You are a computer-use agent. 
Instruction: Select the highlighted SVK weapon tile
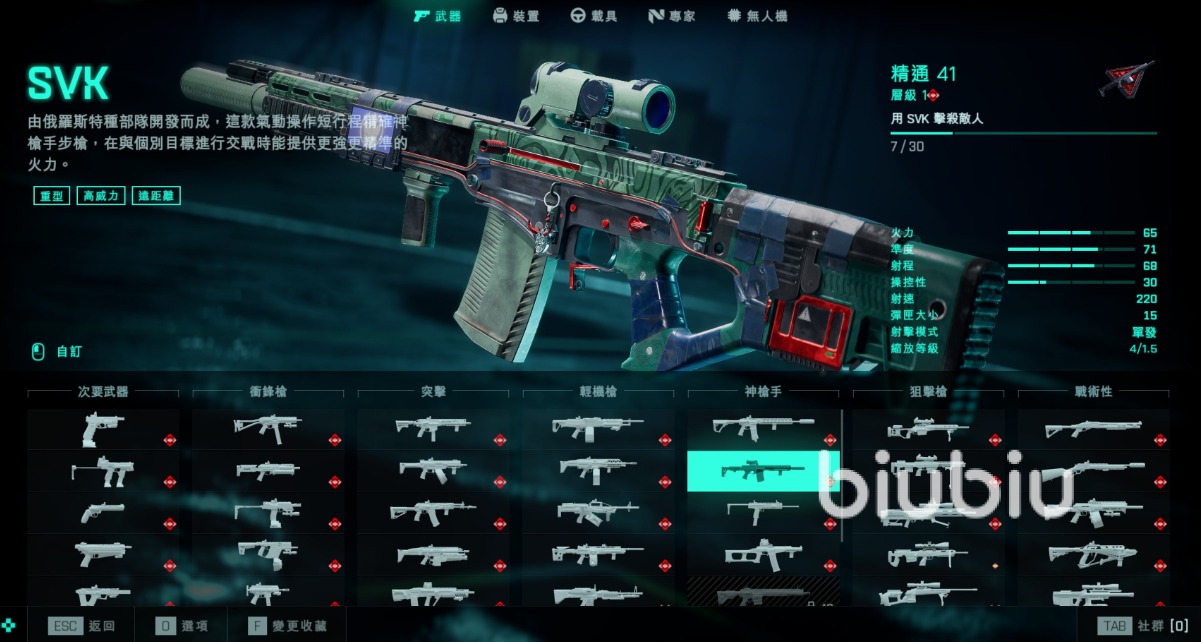[762, 471]
